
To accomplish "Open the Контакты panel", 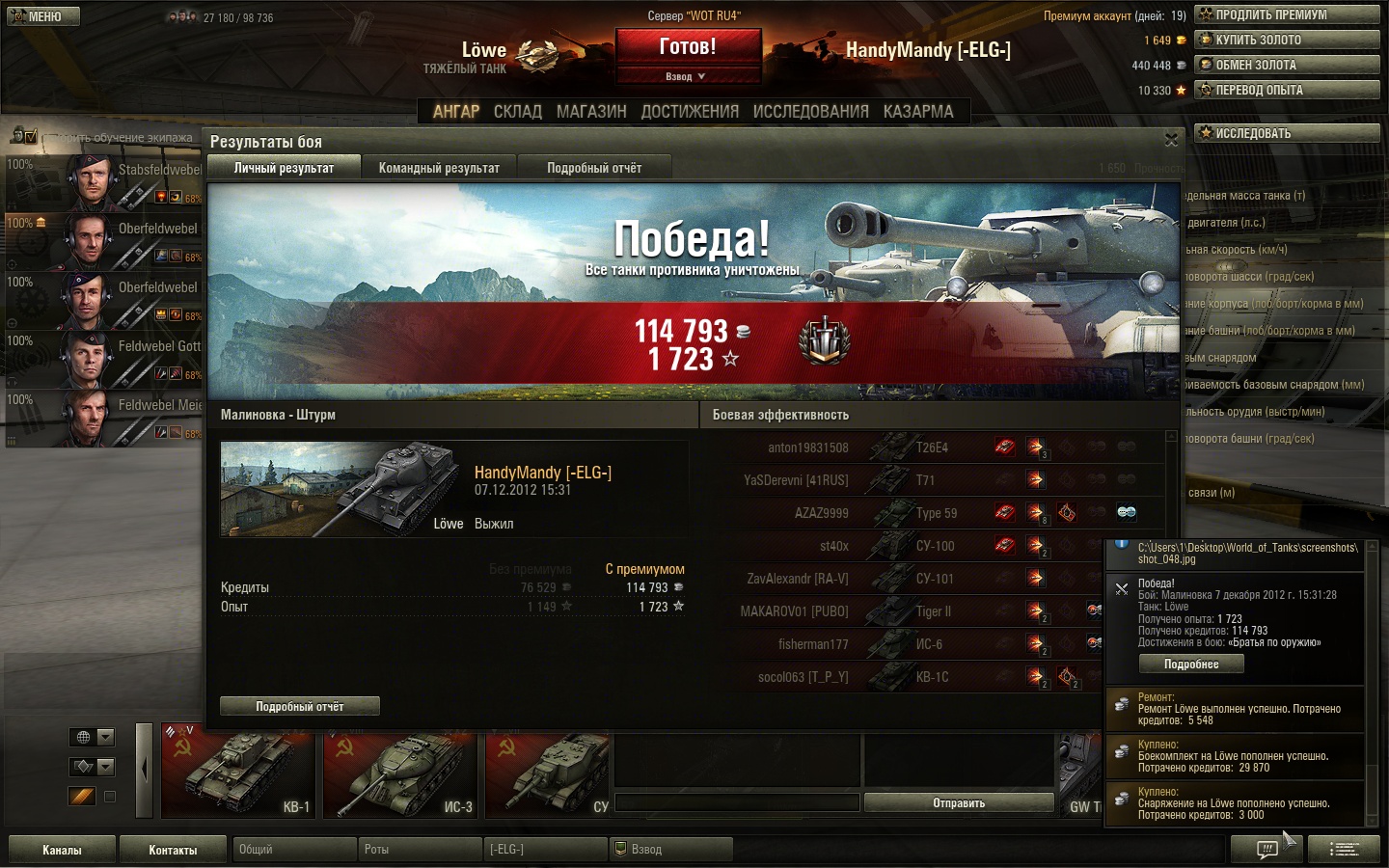I will tap(173, 850).
